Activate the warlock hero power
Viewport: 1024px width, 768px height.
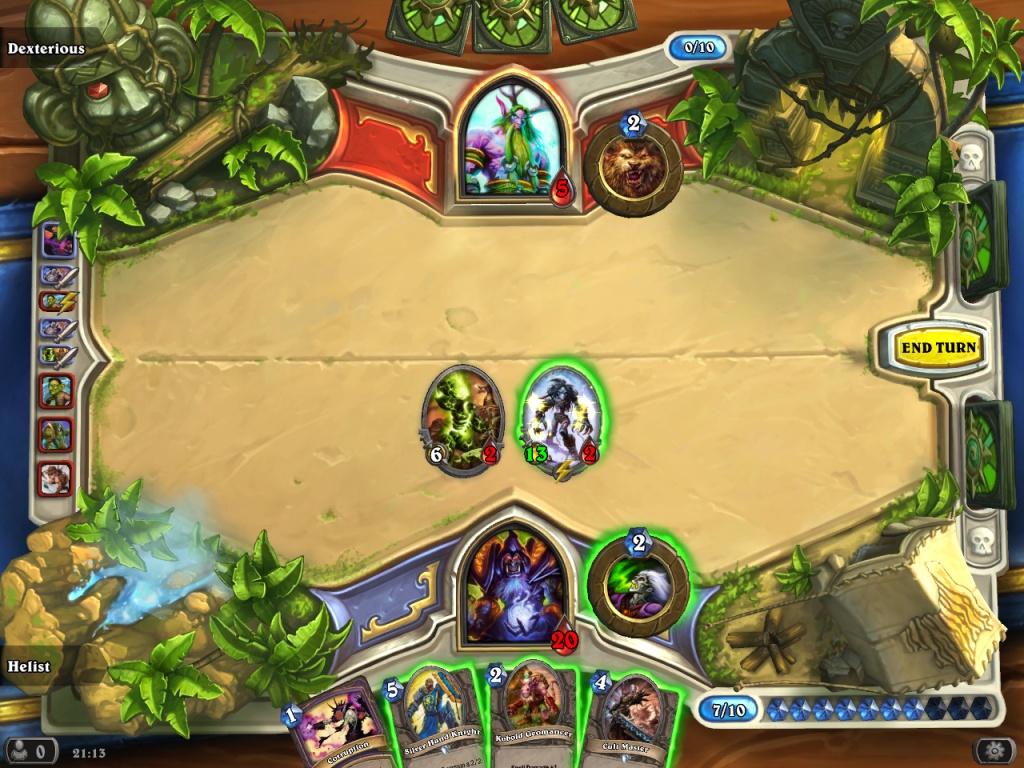[638, 586]
